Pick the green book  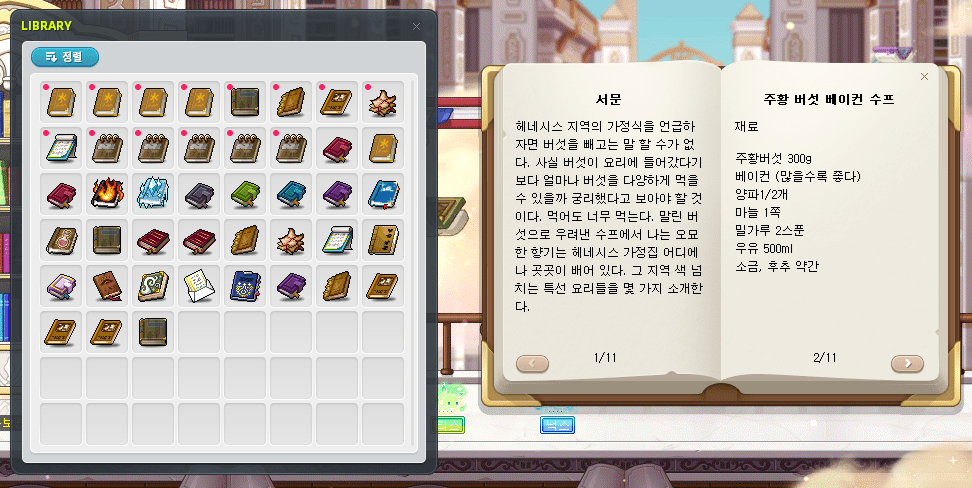coord(244,193)
